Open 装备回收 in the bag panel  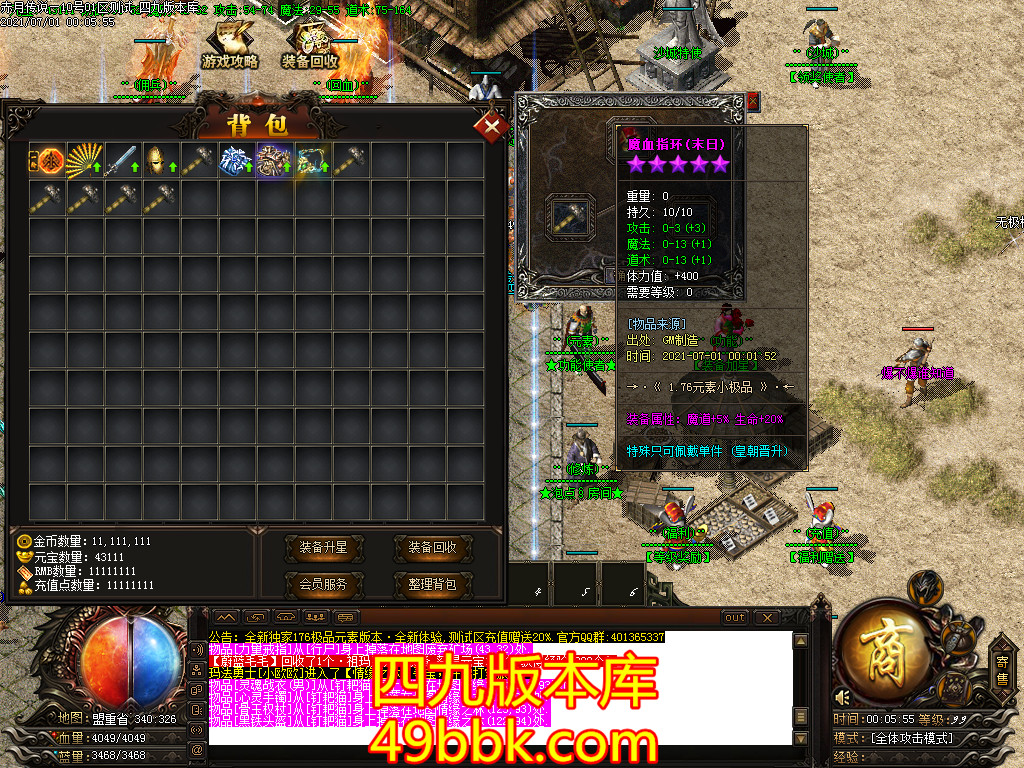432,548
